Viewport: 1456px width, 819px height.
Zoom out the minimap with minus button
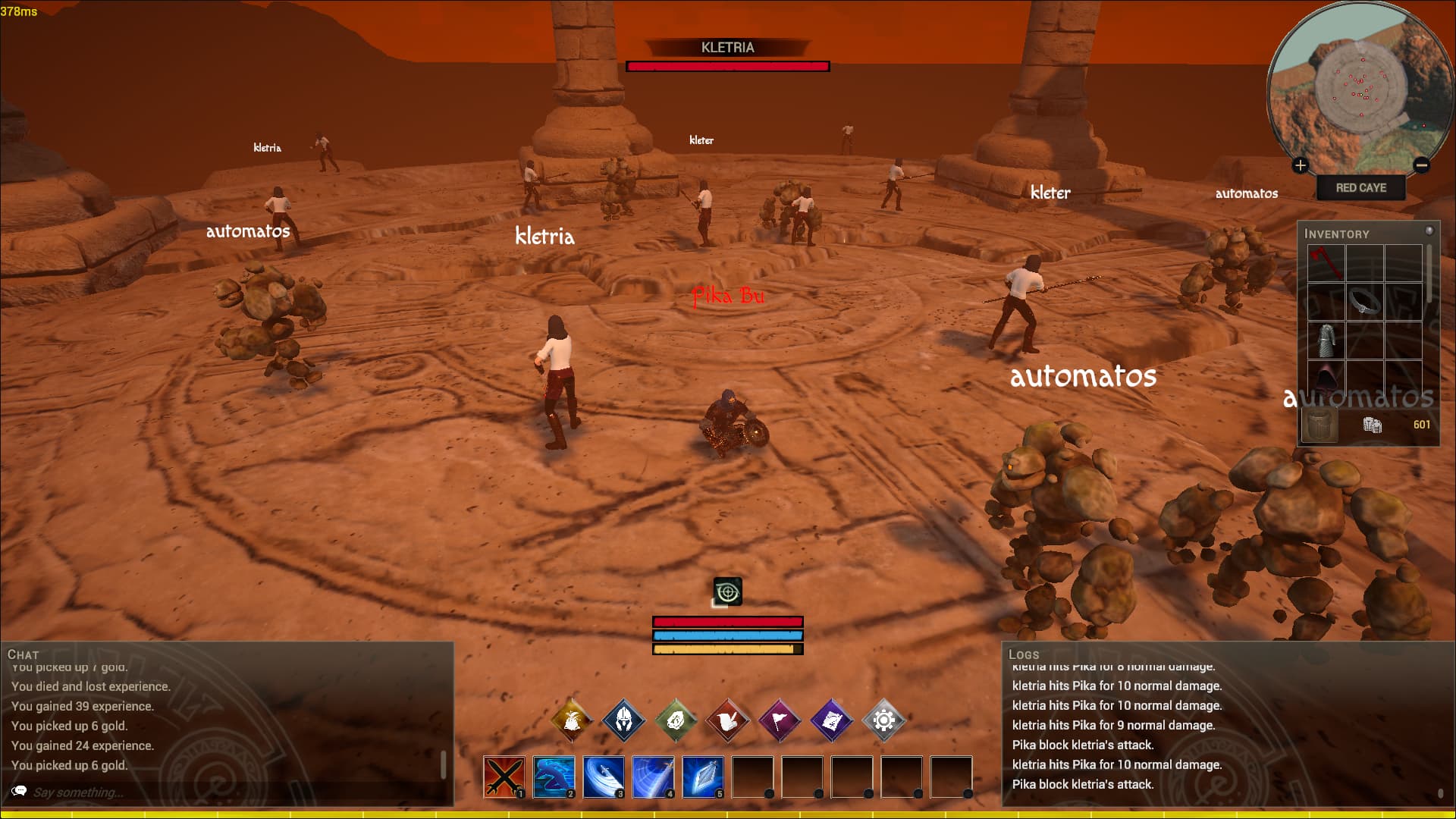(x=1422, y=165)
